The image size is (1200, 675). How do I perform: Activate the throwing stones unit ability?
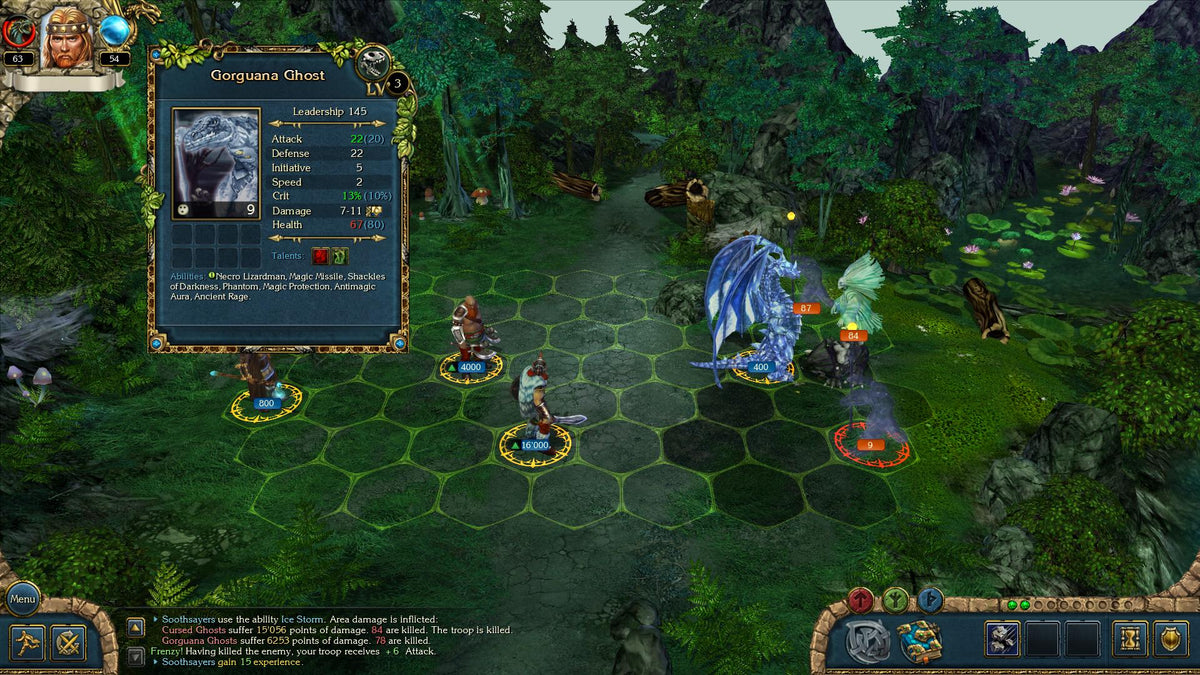[1002, 639]
